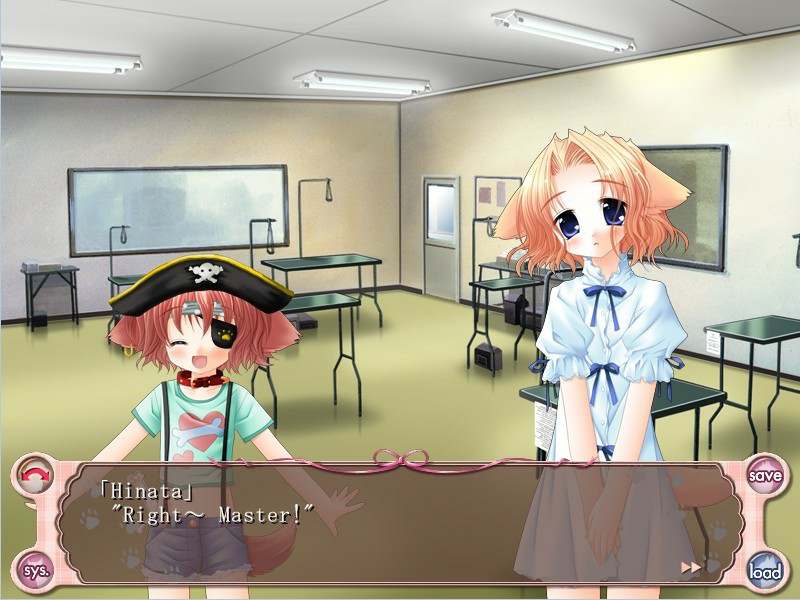Open the save menu
The width and height of the screenshot is (800, 600).
tap(765, 475)
